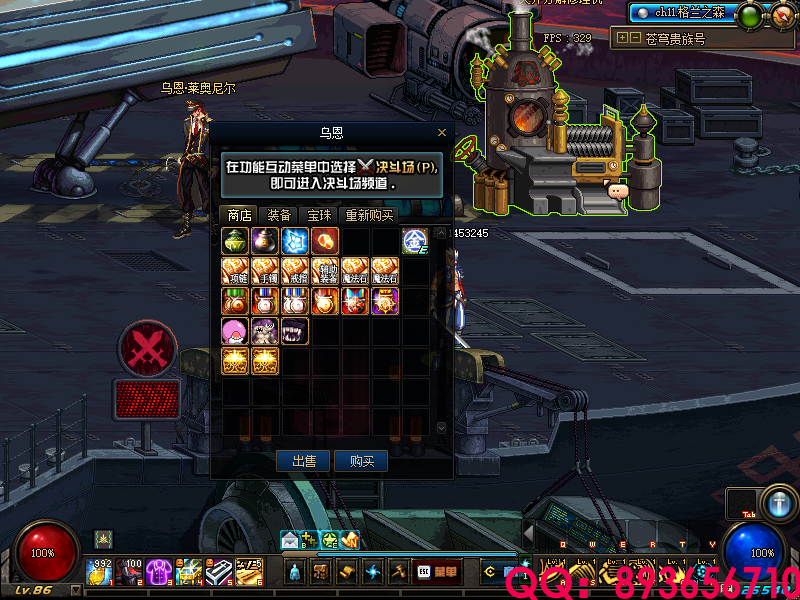Open the 宝珠 tab

[319, 215]
